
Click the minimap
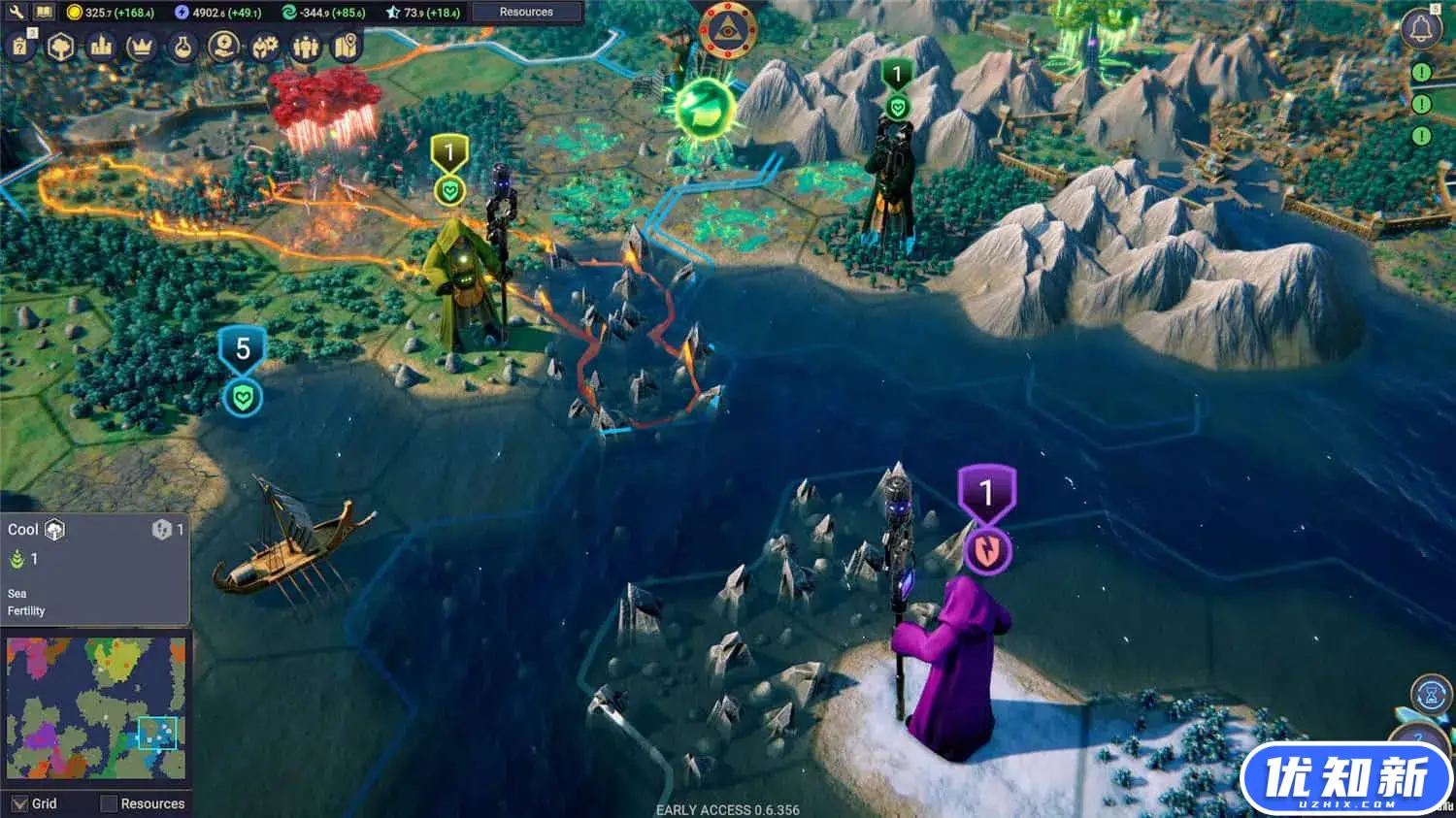click(95, 708)
